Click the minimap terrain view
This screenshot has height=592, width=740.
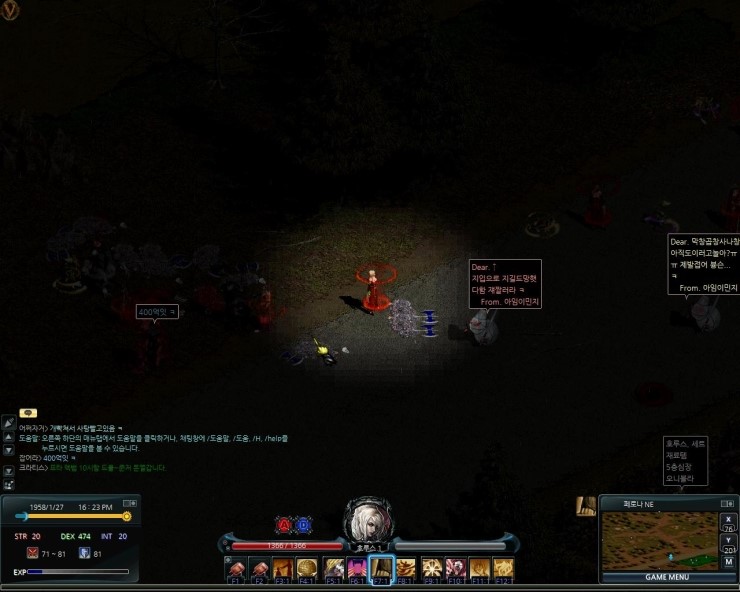pos(658,541)
